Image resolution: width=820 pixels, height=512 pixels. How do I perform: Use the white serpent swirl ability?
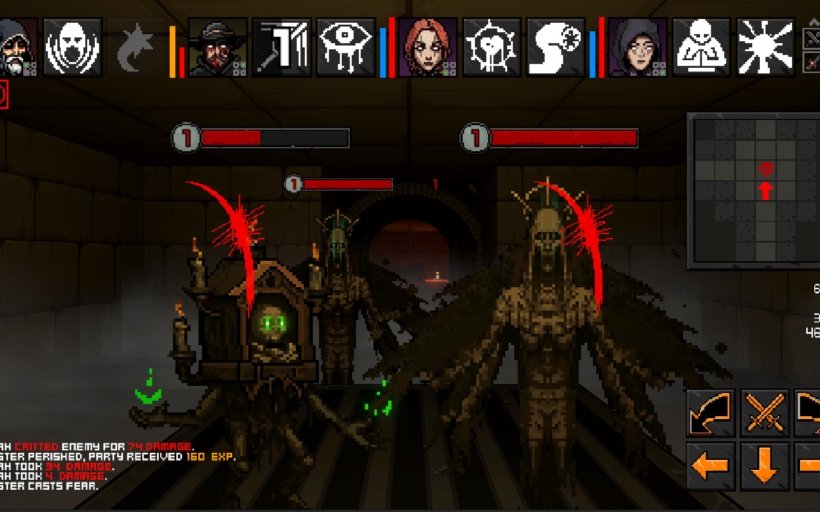click(556, 47)
